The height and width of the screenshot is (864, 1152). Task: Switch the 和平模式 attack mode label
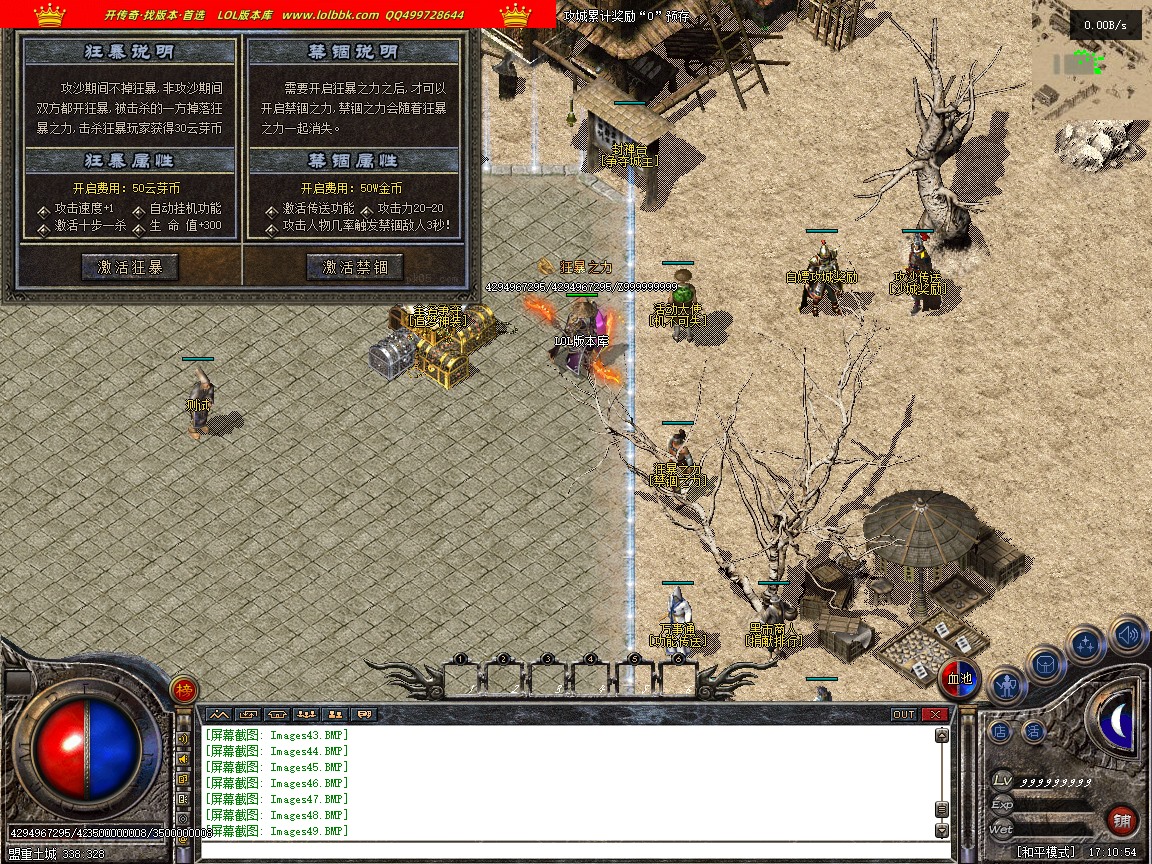[1046, 852]
